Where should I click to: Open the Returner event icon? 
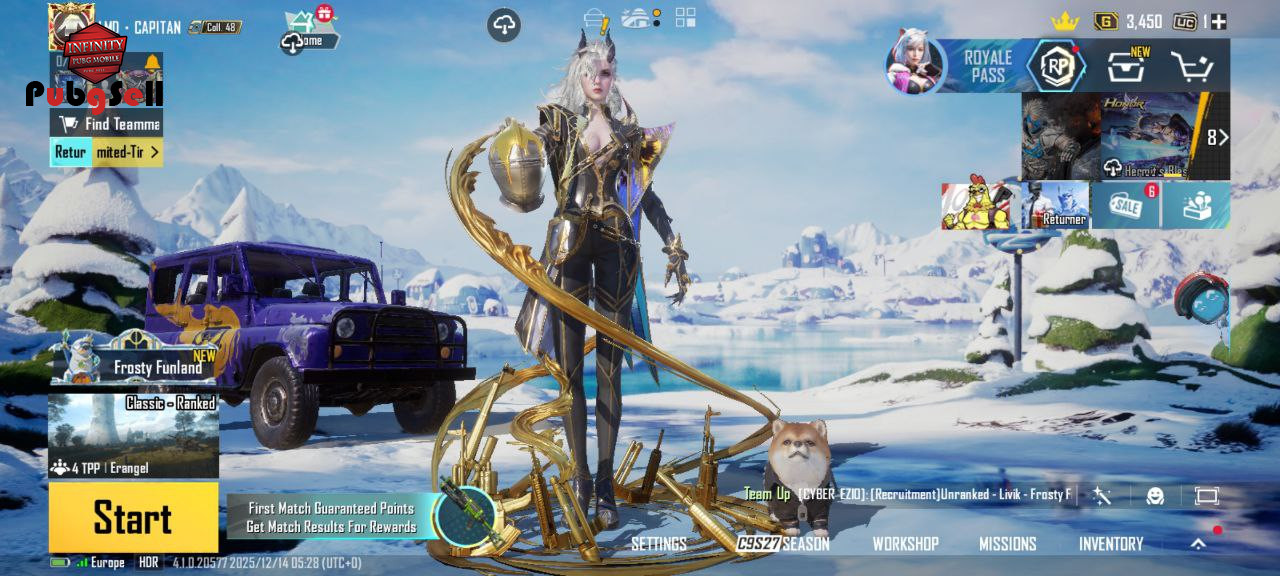1057,205
